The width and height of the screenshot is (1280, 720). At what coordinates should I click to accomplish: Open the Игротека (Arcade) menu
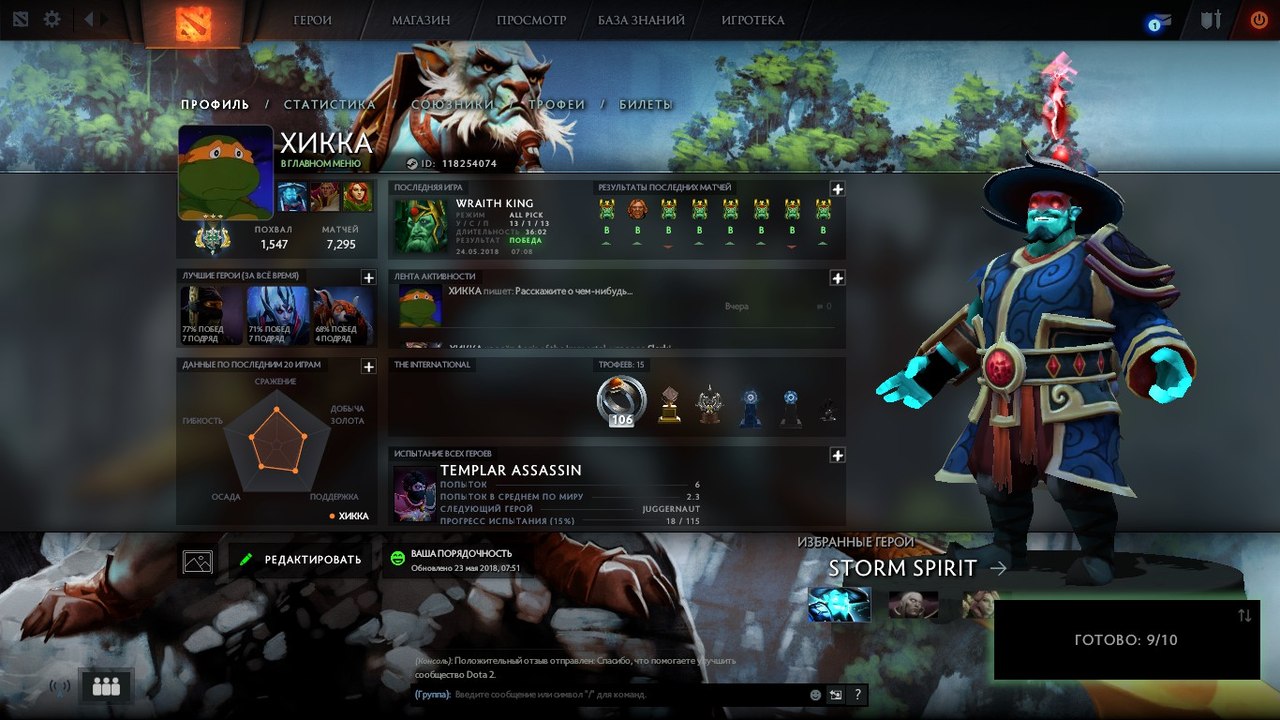click(752, 20)
